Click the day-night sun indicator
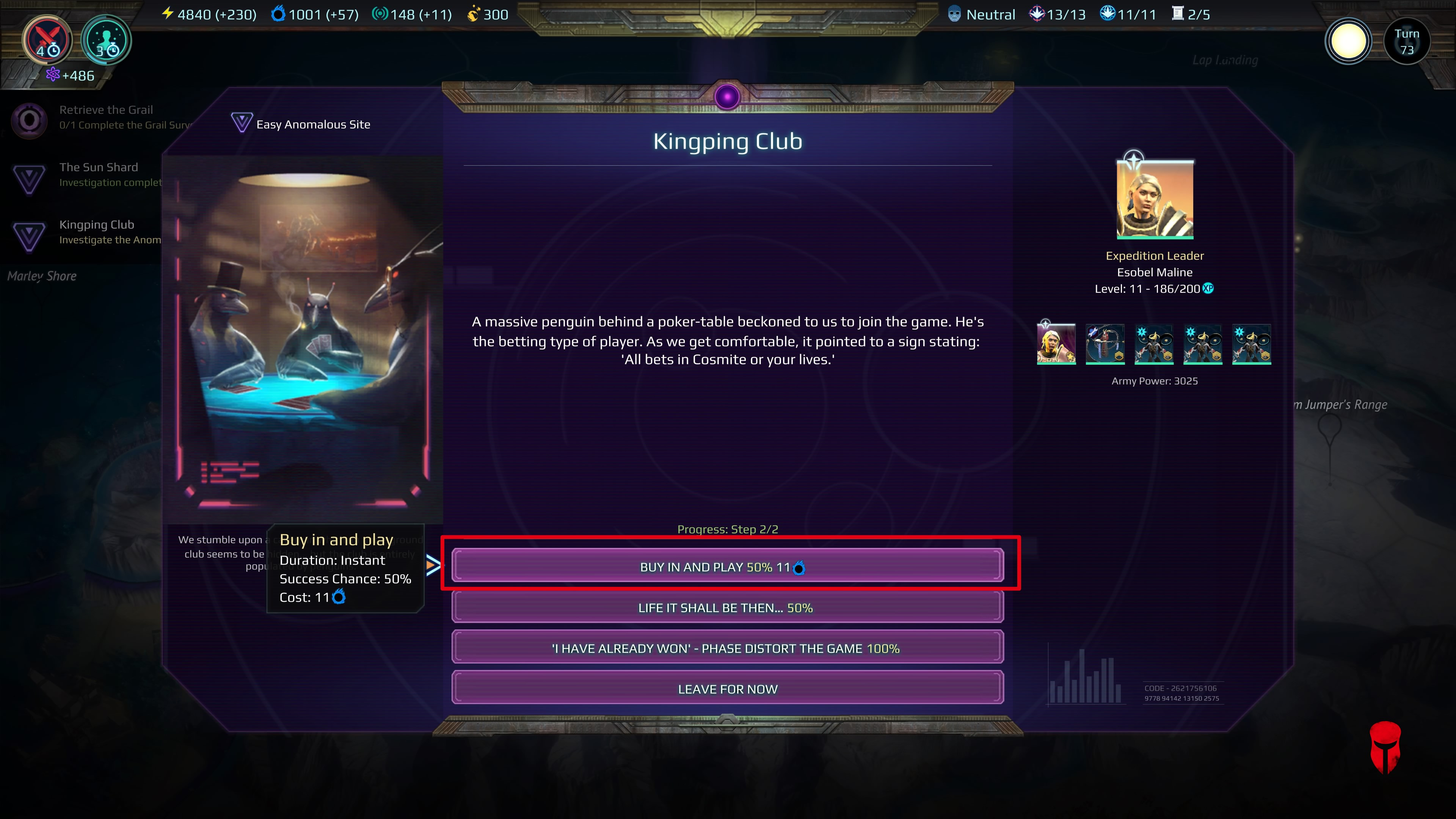The image size is (1456, 819). tap(1349, 40)
